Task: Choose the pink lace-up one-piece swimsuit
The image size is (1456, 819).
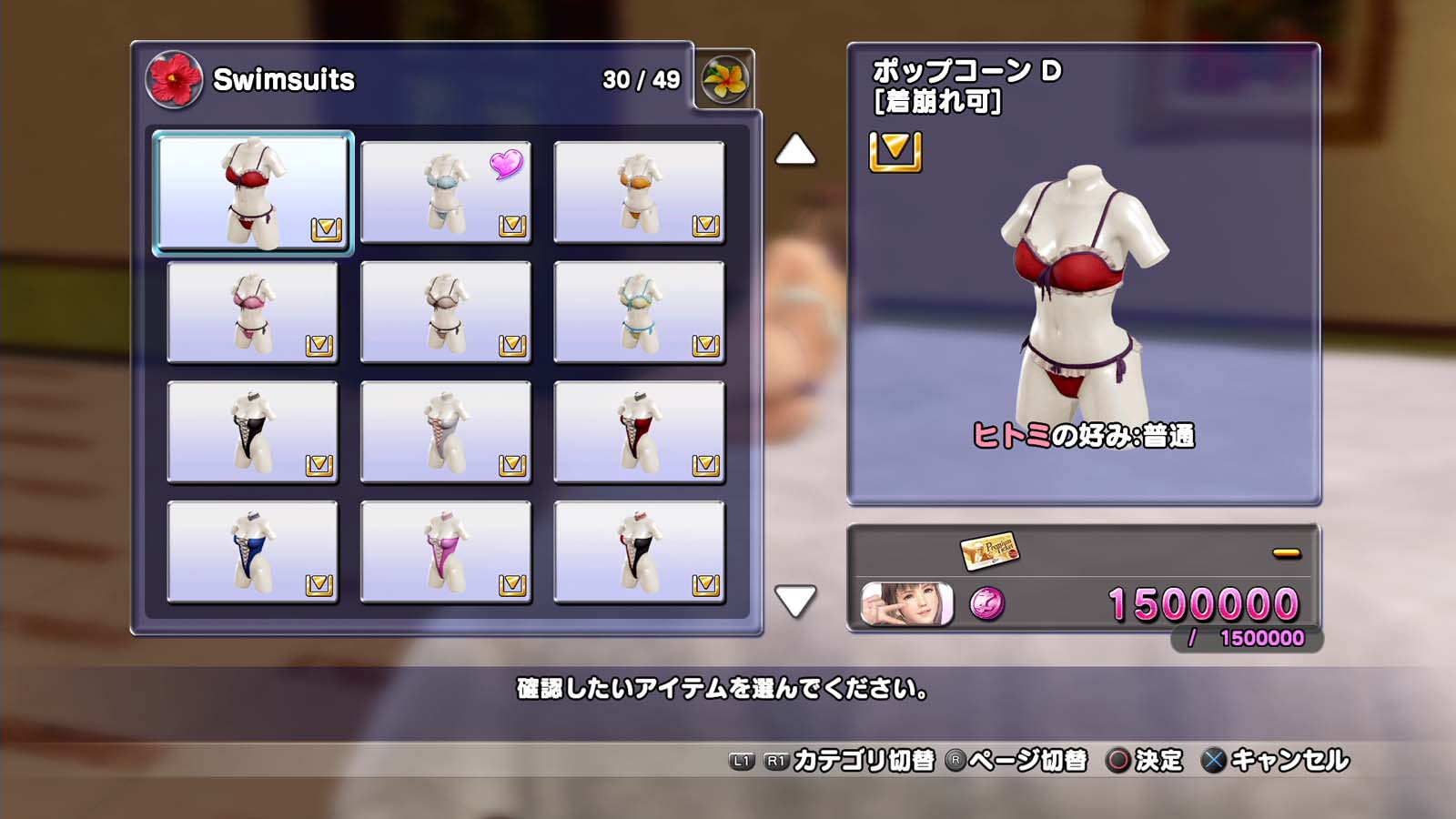Action: click(x=446, y=552)
